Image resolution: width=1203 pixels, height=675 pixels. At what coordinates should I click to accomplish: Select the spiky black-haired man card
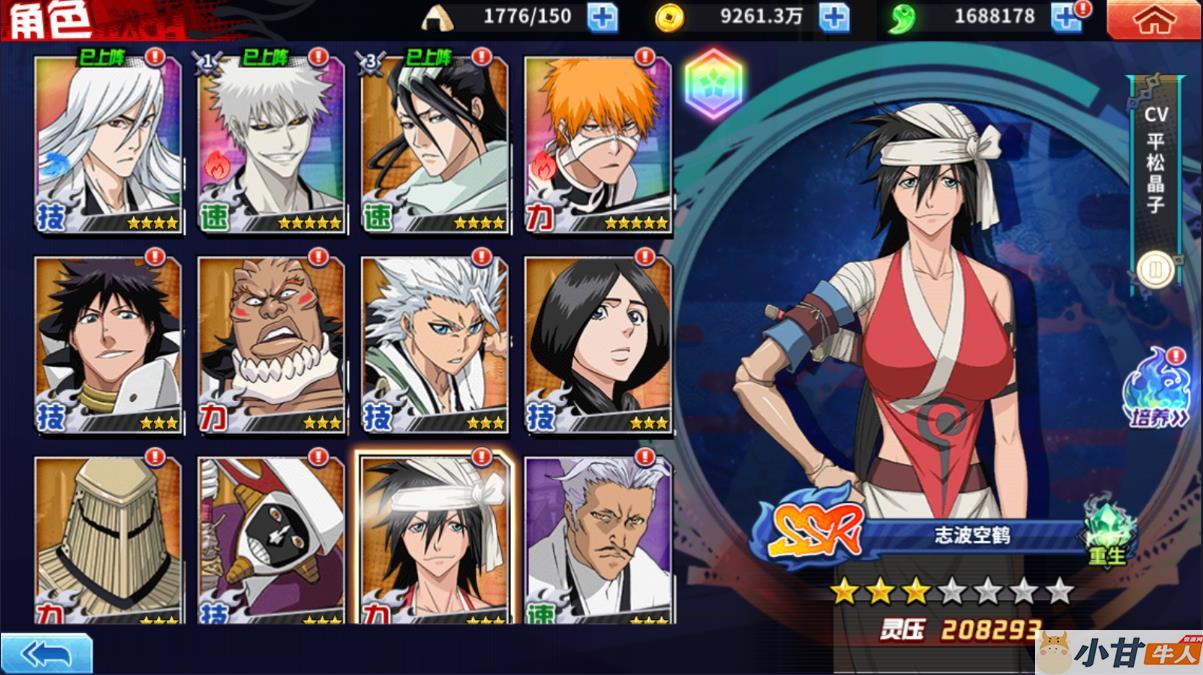click(108, 345)
